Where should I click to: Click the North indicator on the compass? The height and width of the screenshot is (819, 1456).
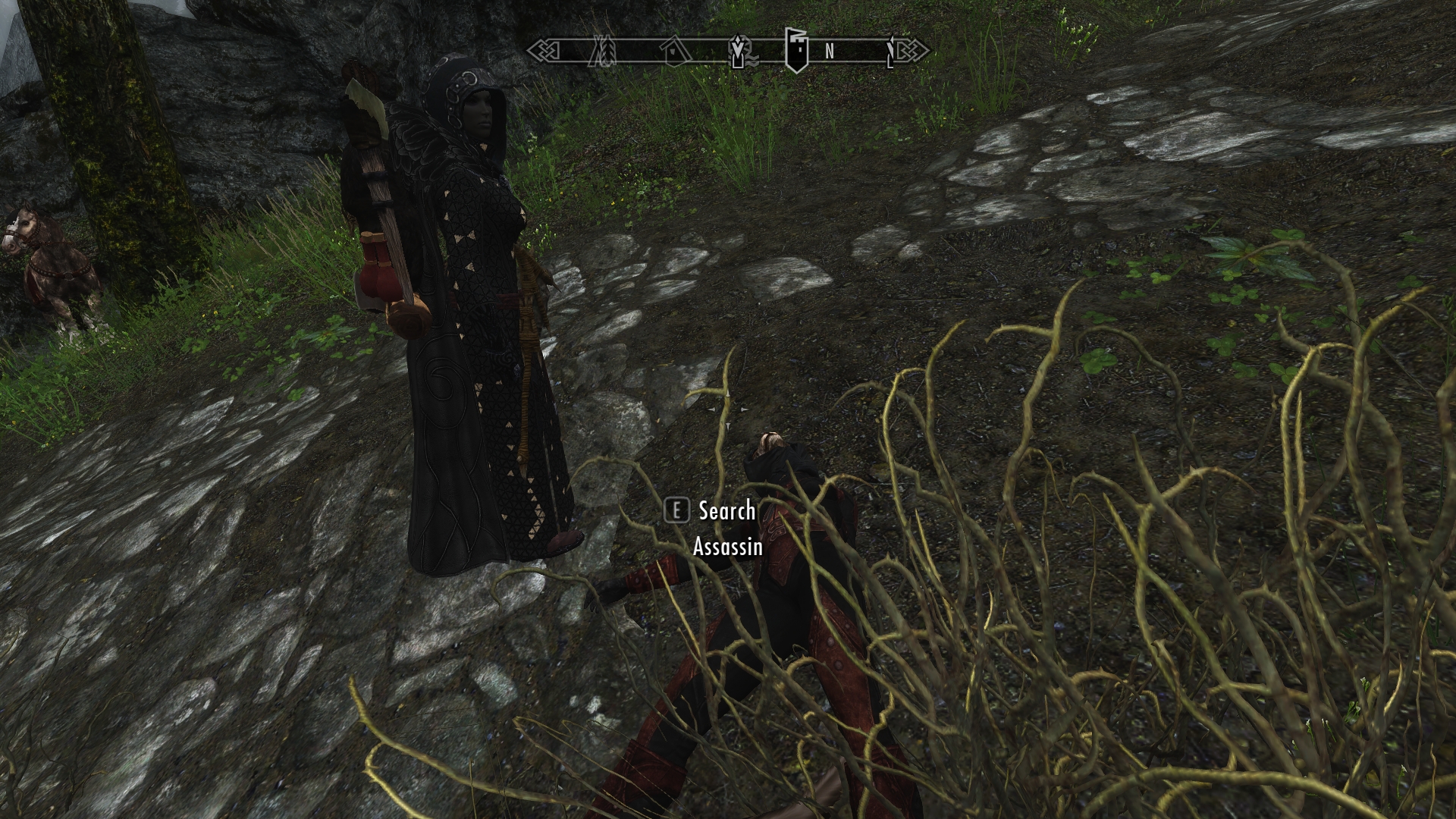coord(829,52)
